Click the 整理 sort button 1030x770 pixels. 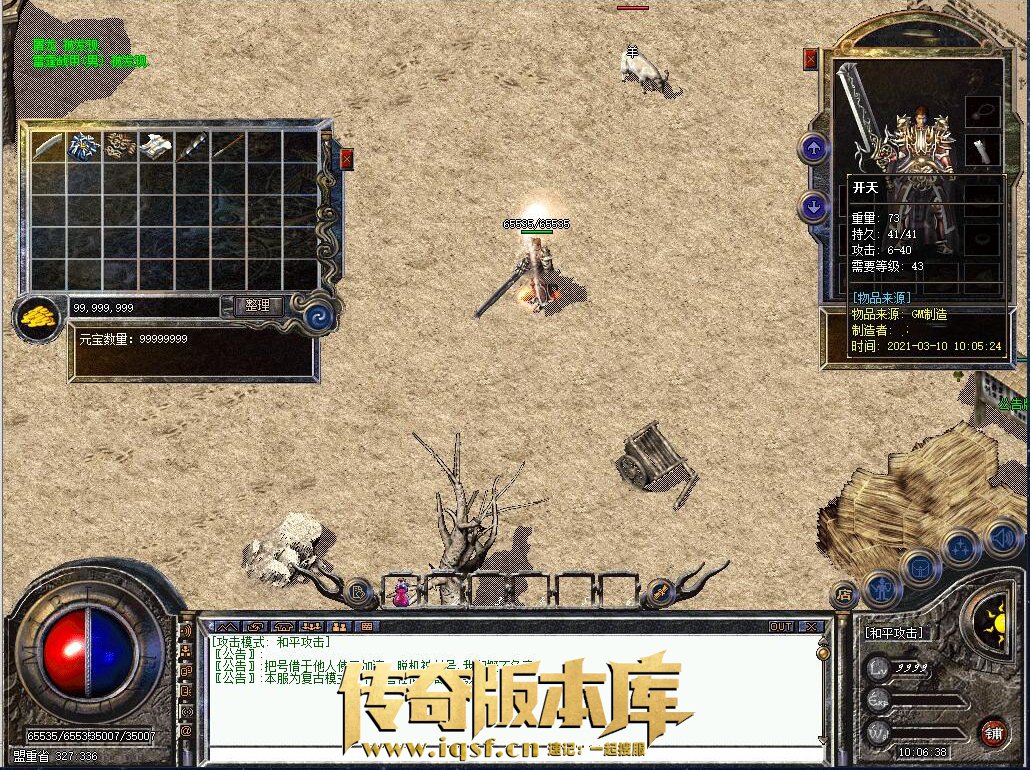tap(258, 306)
